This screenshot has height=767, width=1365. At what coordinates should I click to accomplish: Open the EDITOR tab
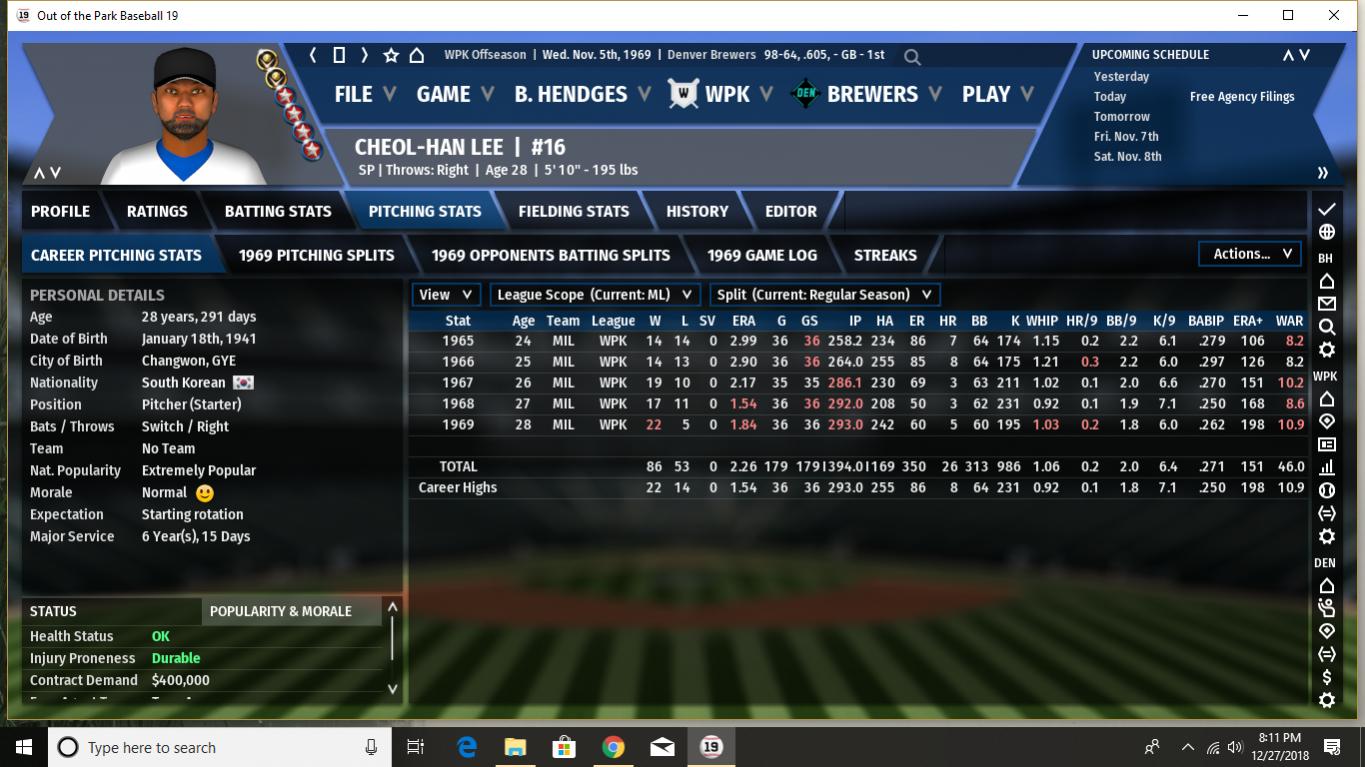coord(791,211)
